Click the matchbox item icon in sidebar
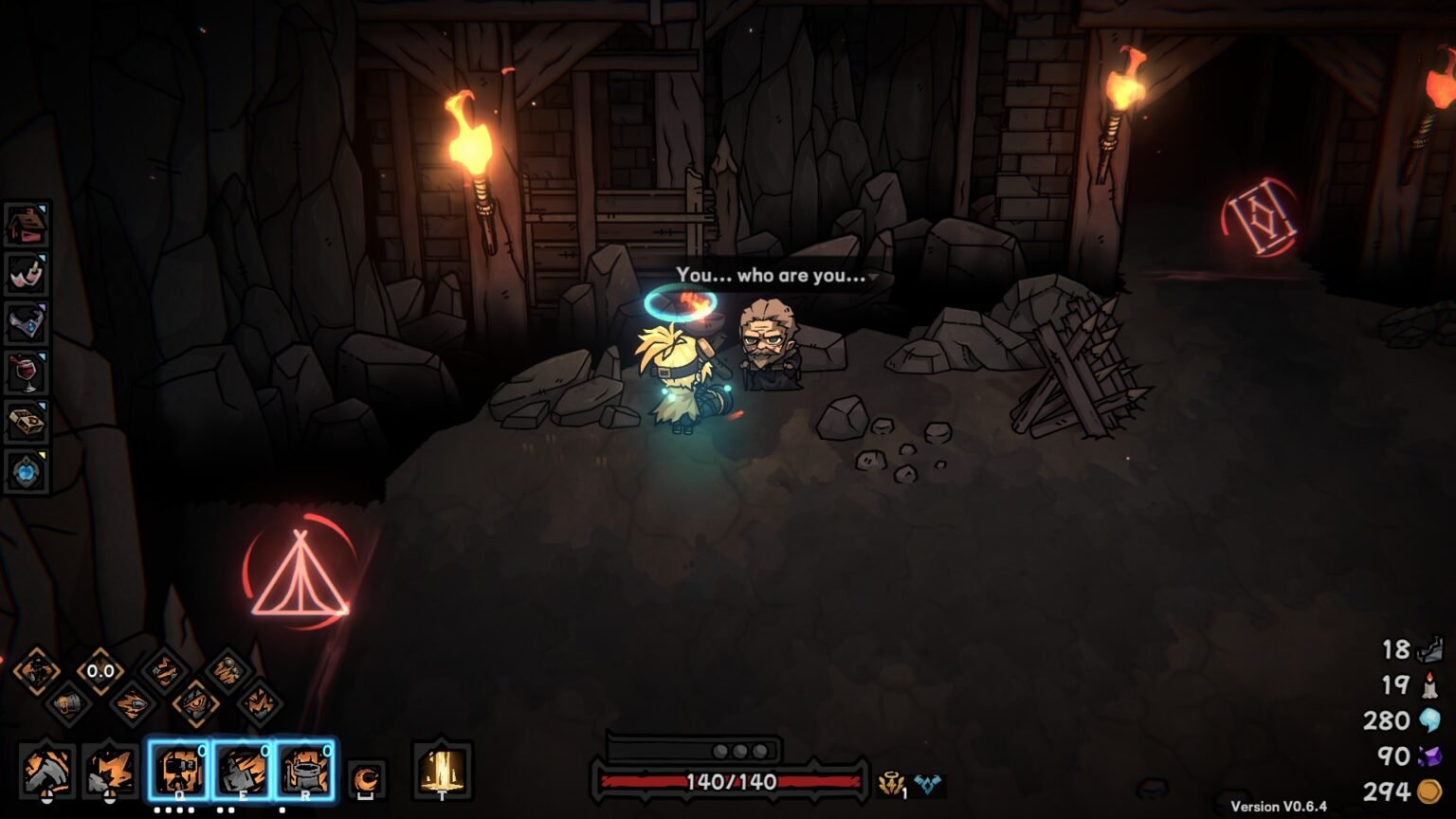 pyautogui.click(x=27, y=423)
